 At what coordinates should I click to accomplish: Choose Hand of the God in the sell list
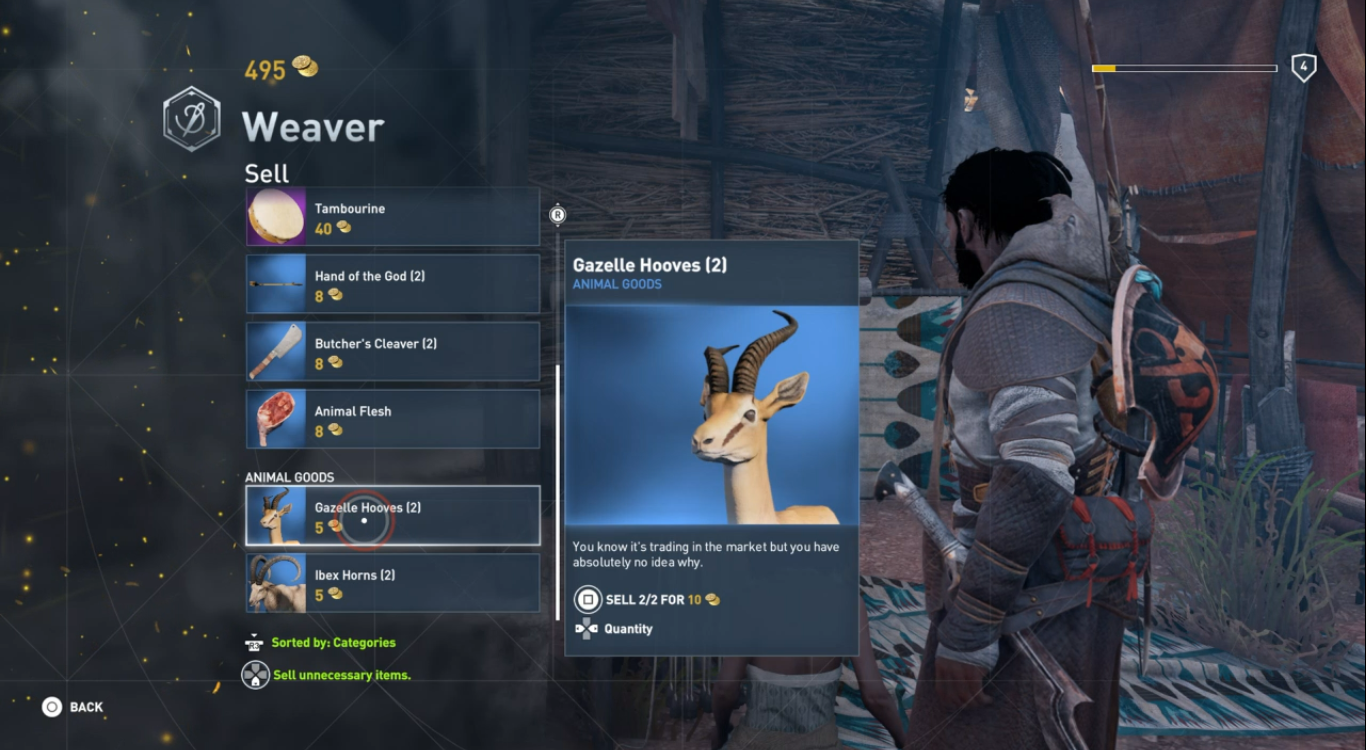[392, 284]
